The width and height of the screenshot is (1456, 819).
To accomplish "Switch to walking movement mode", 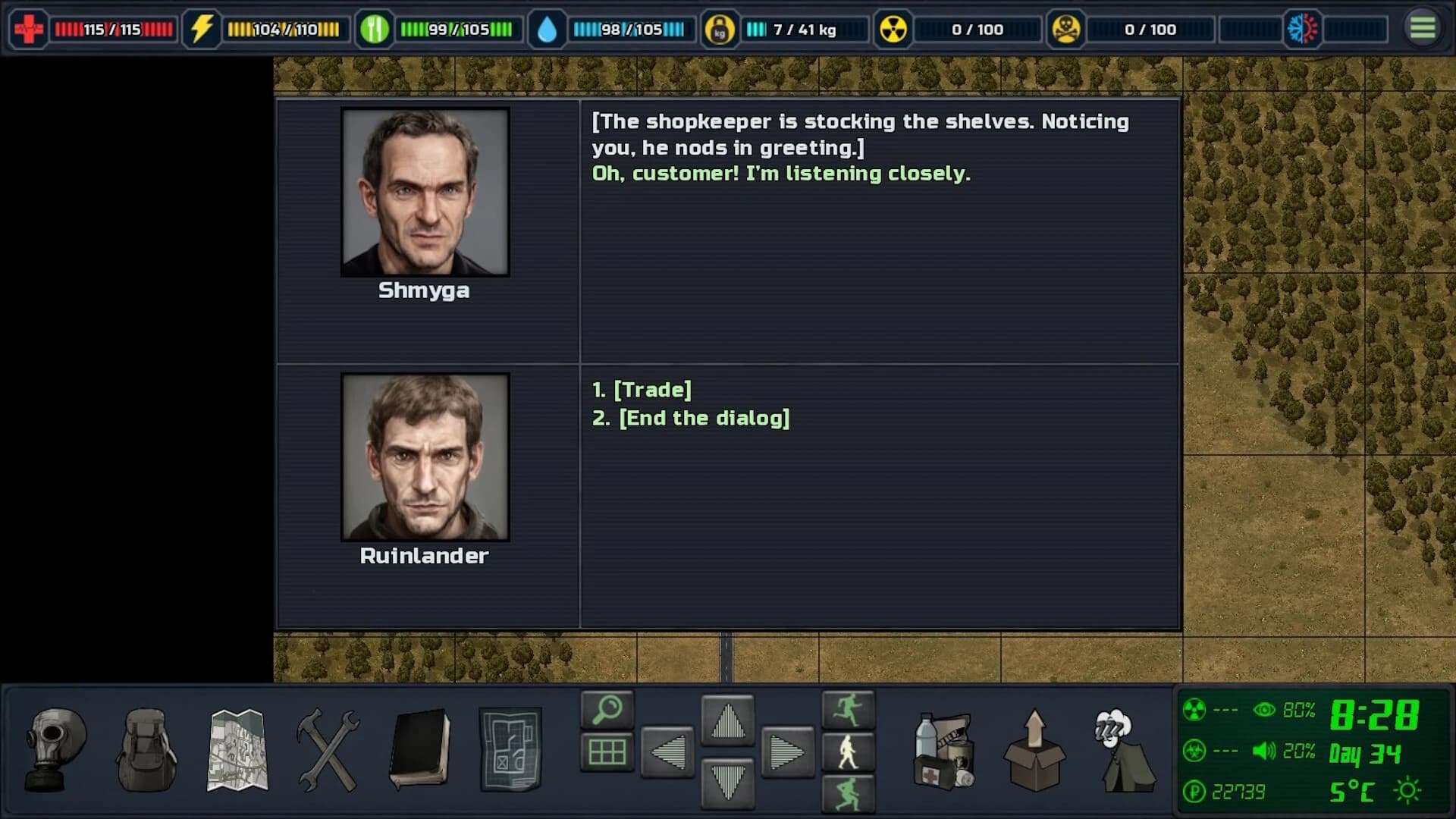I will pyautogui.click(x=849, y=753).
